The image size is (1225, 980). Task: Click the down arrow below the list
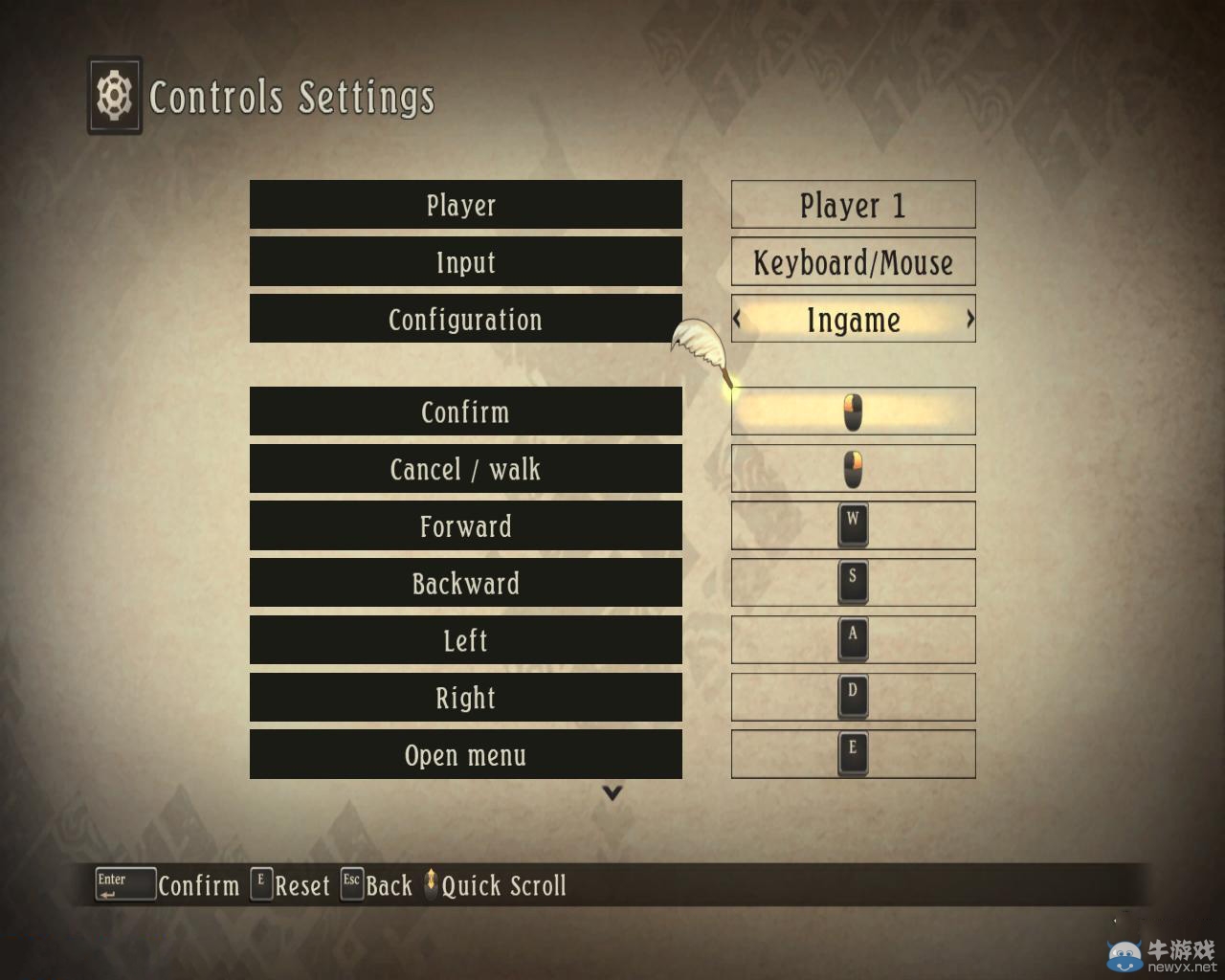[x=612, y=792]
